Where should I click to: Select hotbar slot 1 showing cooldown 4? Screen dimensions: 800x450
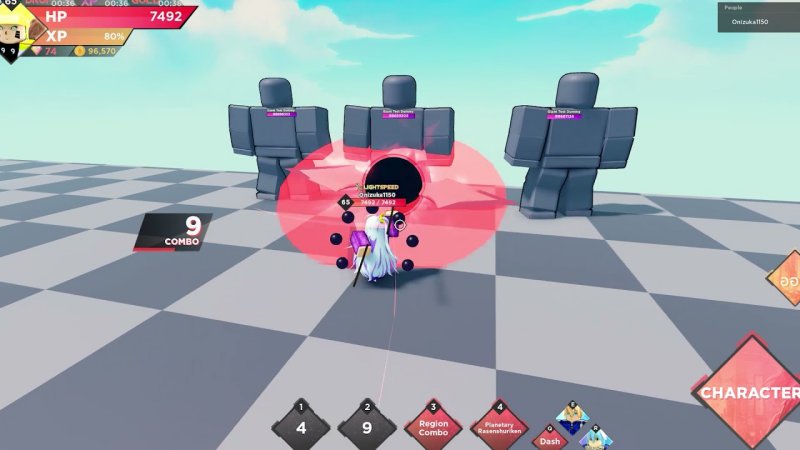click(301, 427)
